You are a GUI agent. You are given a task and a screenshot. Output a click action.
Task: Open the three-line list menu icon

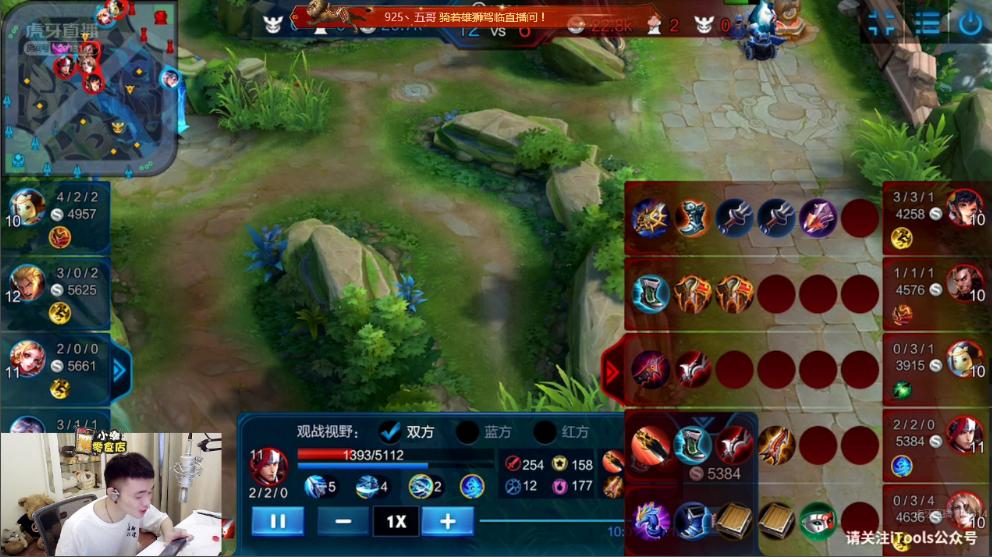pyautogui.click(x=927, y=24)
